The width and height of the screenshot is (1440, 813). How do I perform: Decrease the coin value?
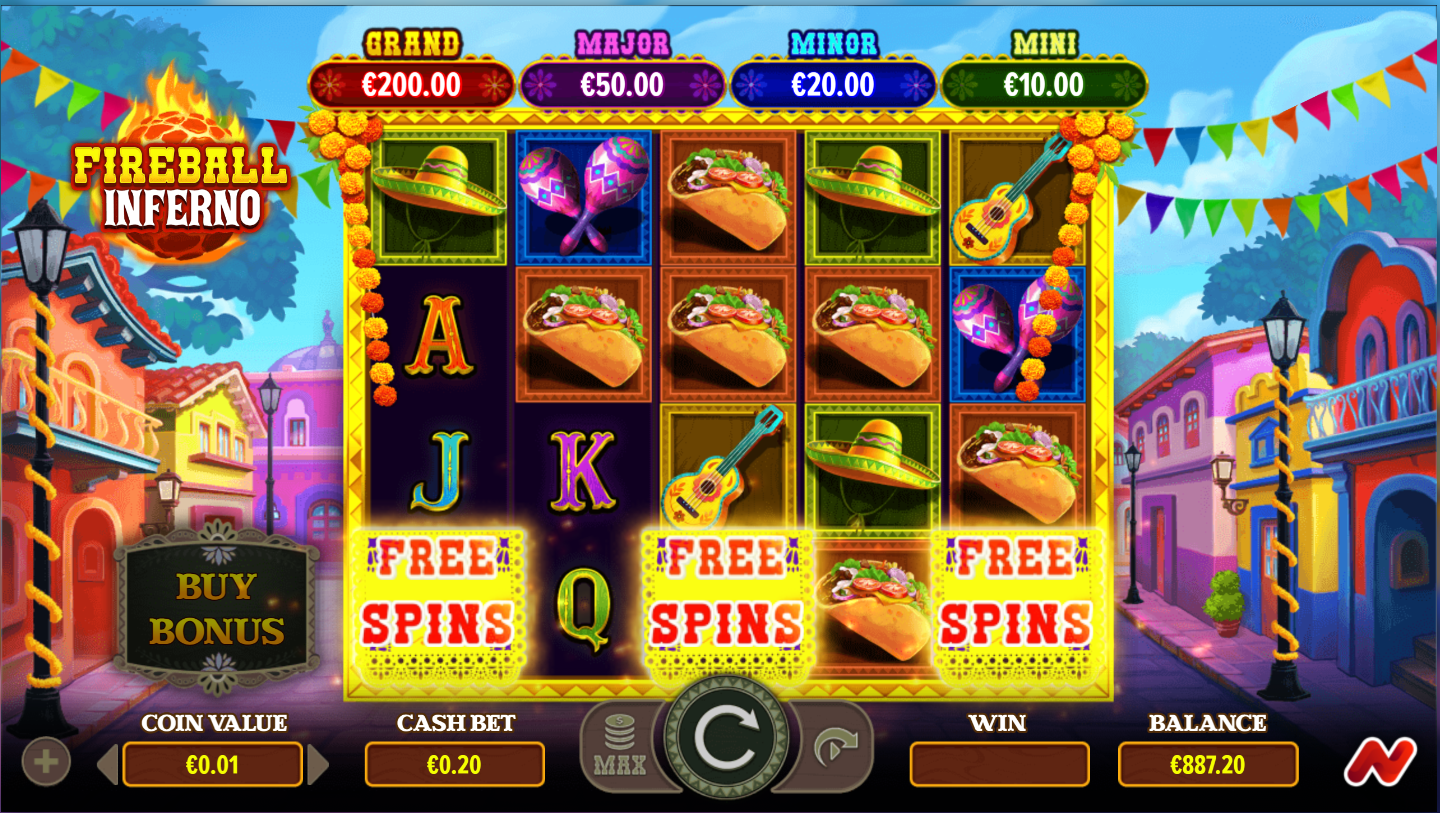pyautogui.click(x=108, y=765)
